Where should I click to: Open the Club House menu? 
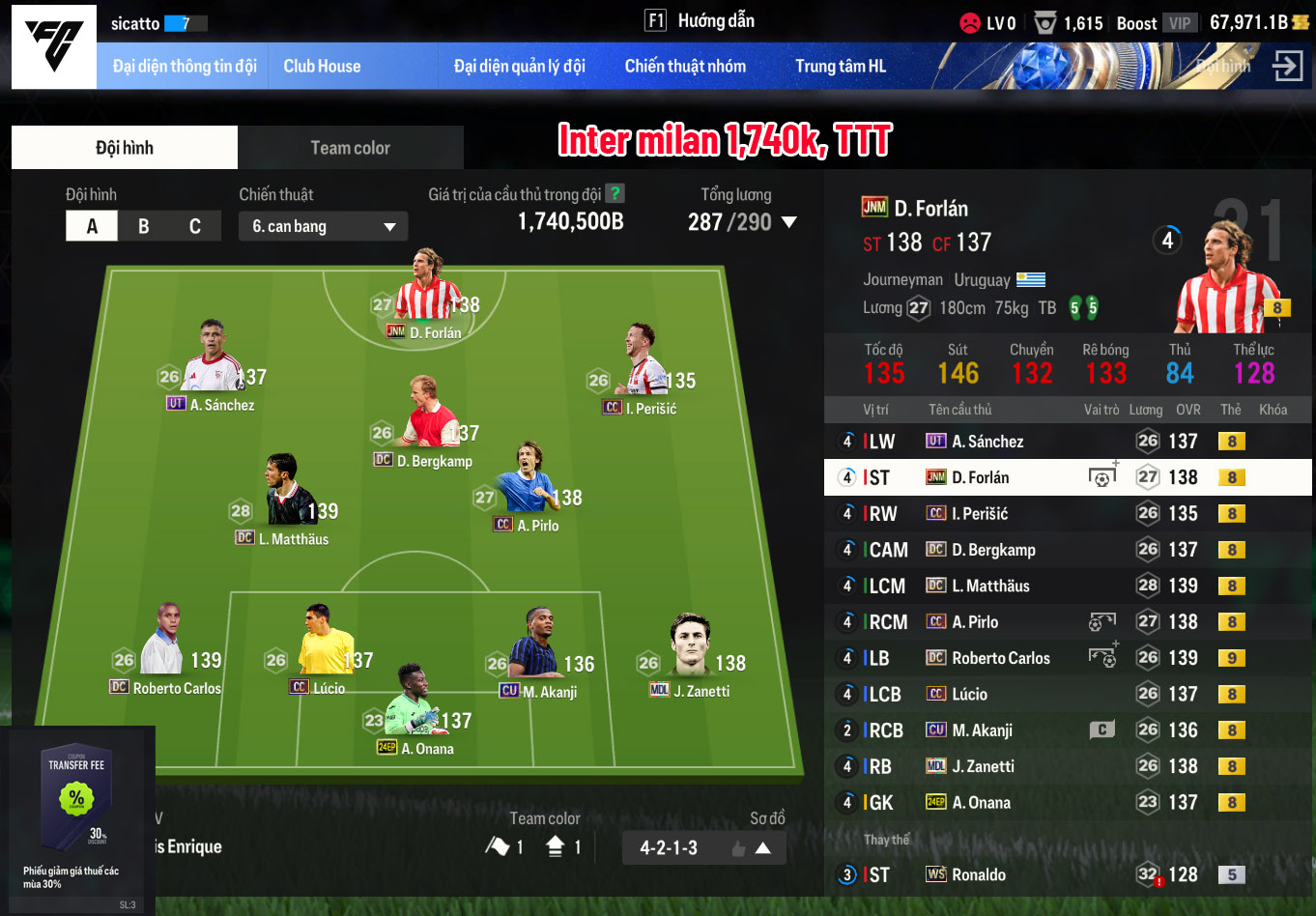pyautogui.click(x=322, y=67)
